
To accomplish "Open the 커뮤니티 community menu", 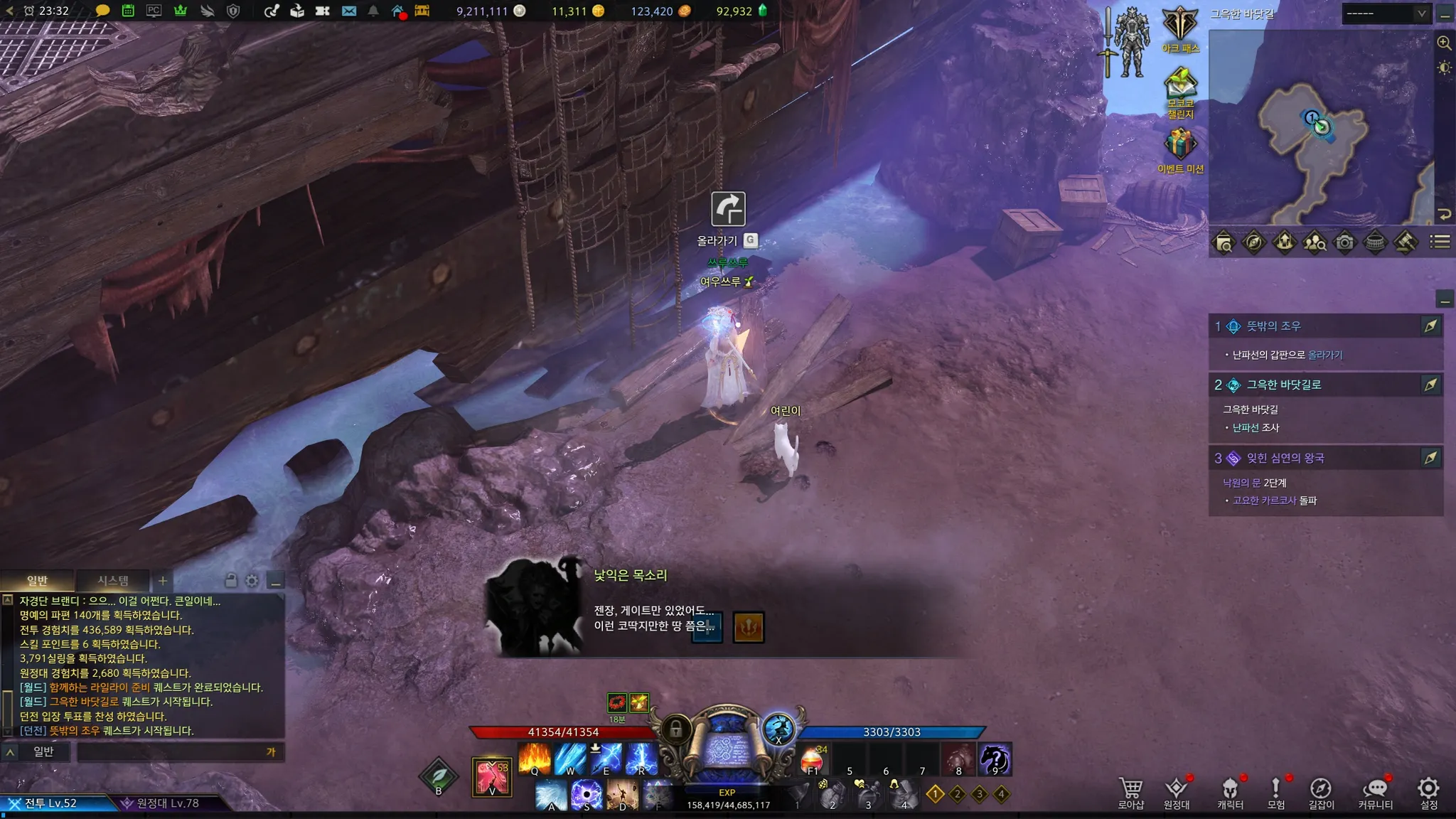I will point(1376,792).
